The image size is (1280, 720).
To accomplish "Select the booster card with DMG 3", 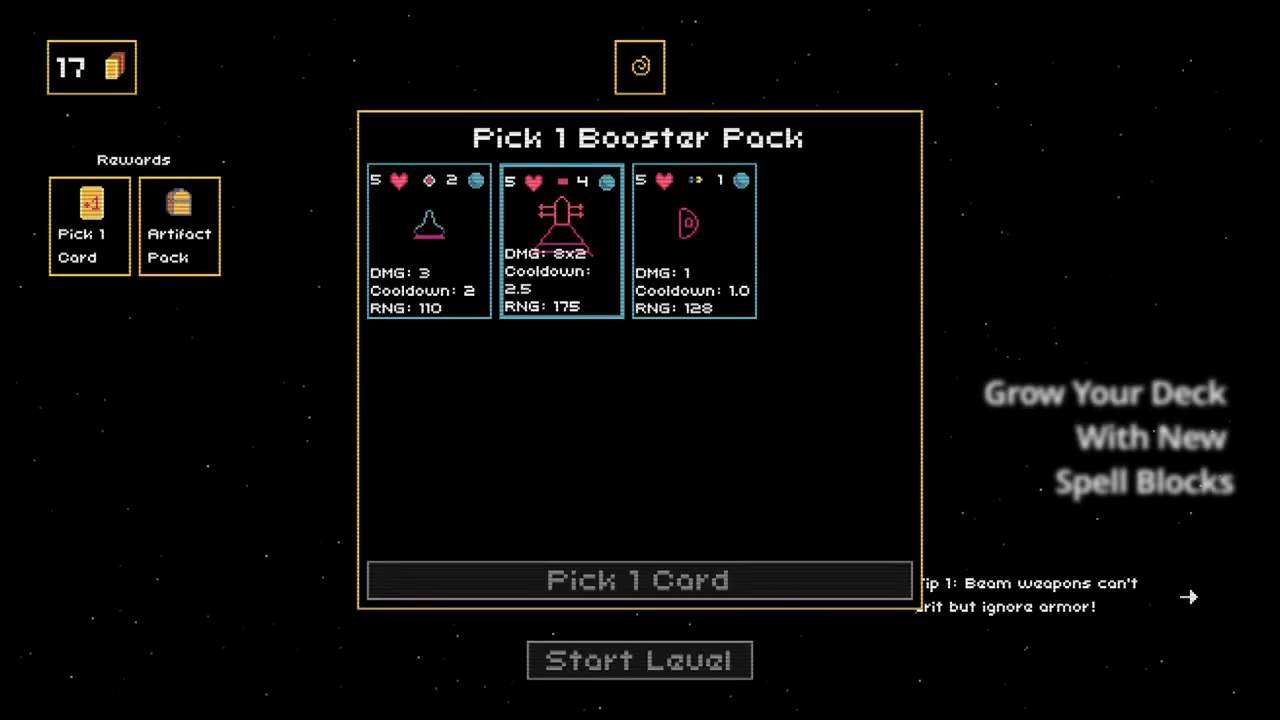I will (x=429, y=241).
